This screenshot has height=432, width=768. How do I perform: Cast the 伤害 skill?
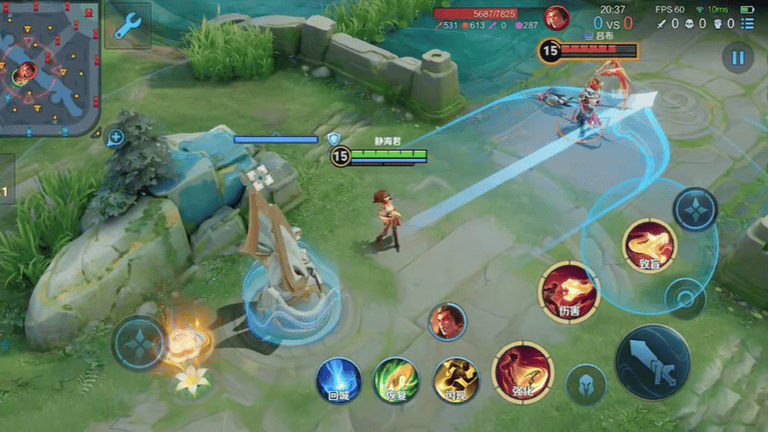tap(568, 292)
